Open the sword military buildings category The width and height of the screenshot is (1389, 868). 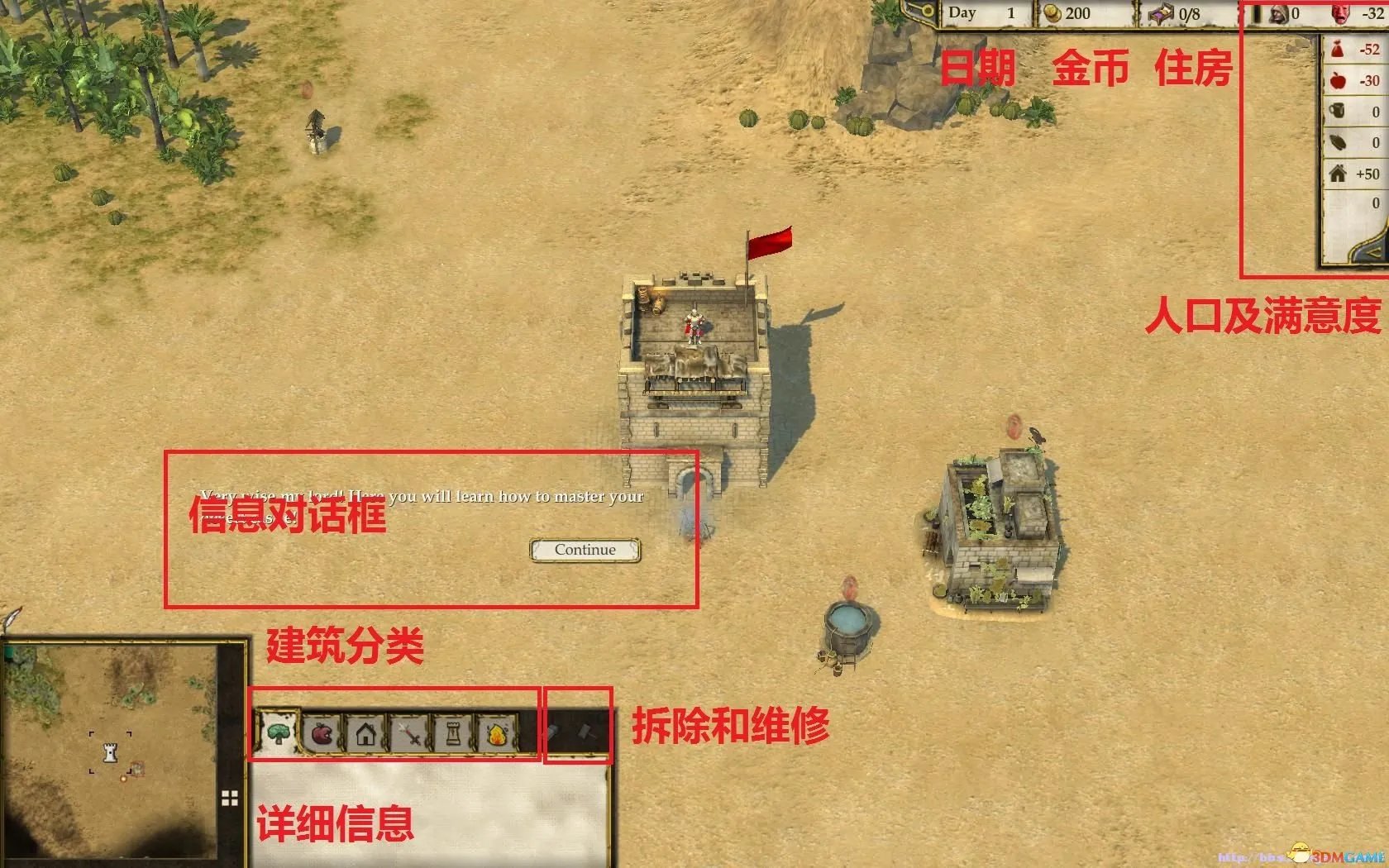pos(411,732)
